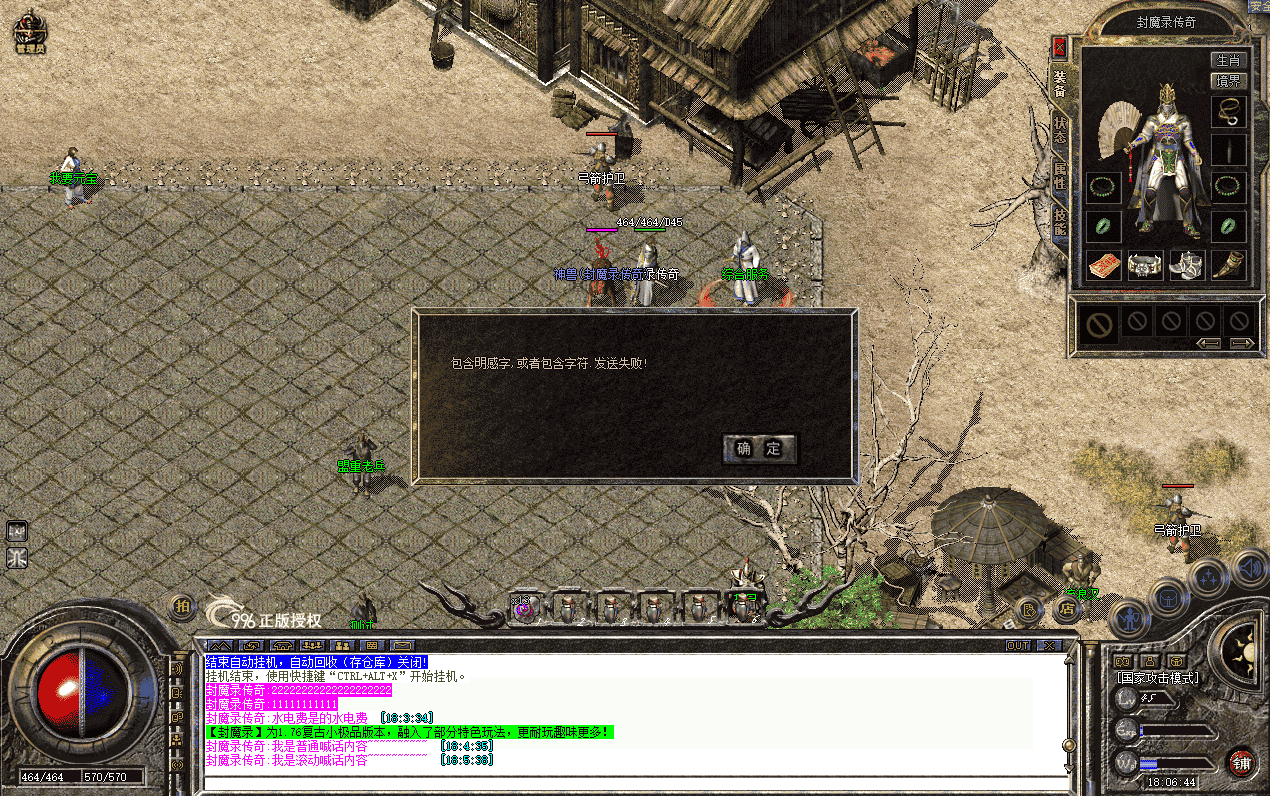
Task: Click the 境界 realm button
Action: tap(1227, 81)
